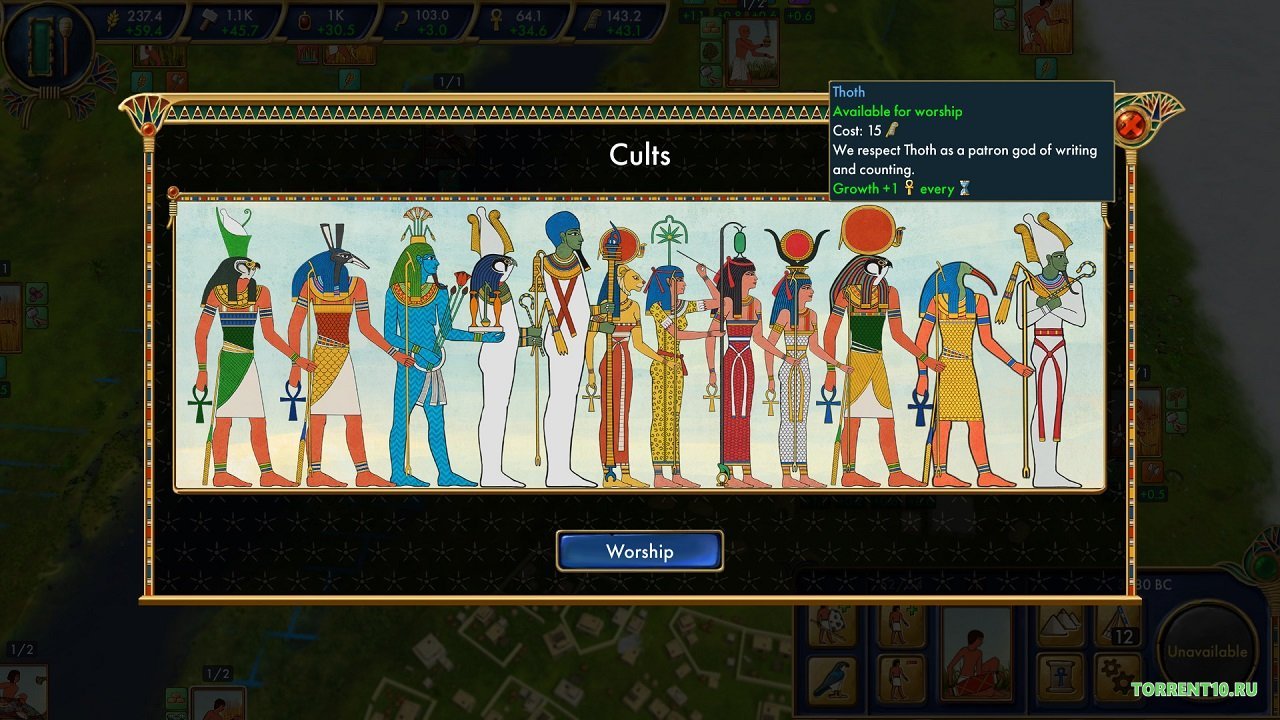Click the hunter with spear icon

(x=827, y=624)
